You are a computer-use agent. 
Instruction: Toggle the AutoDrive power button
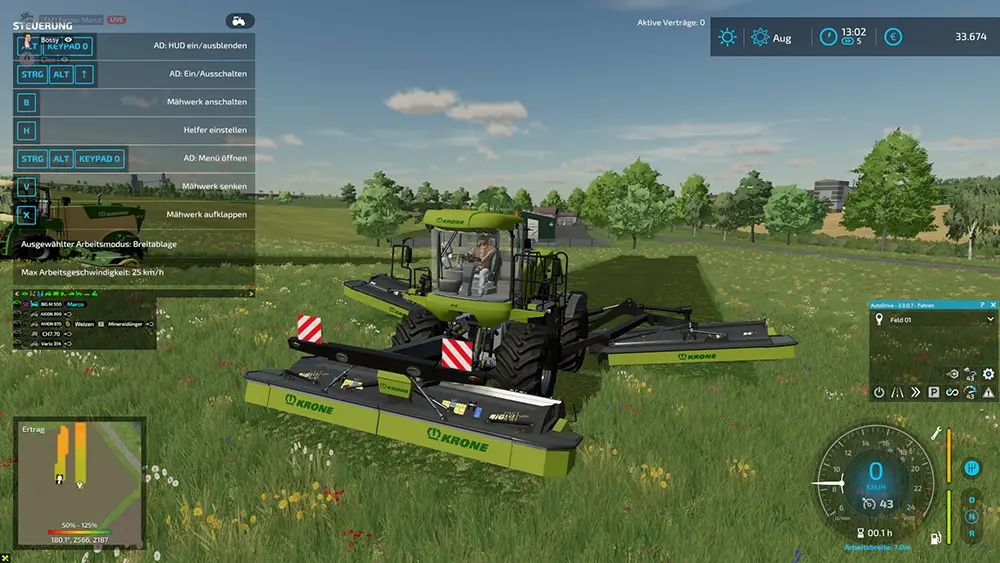point(879,392)
